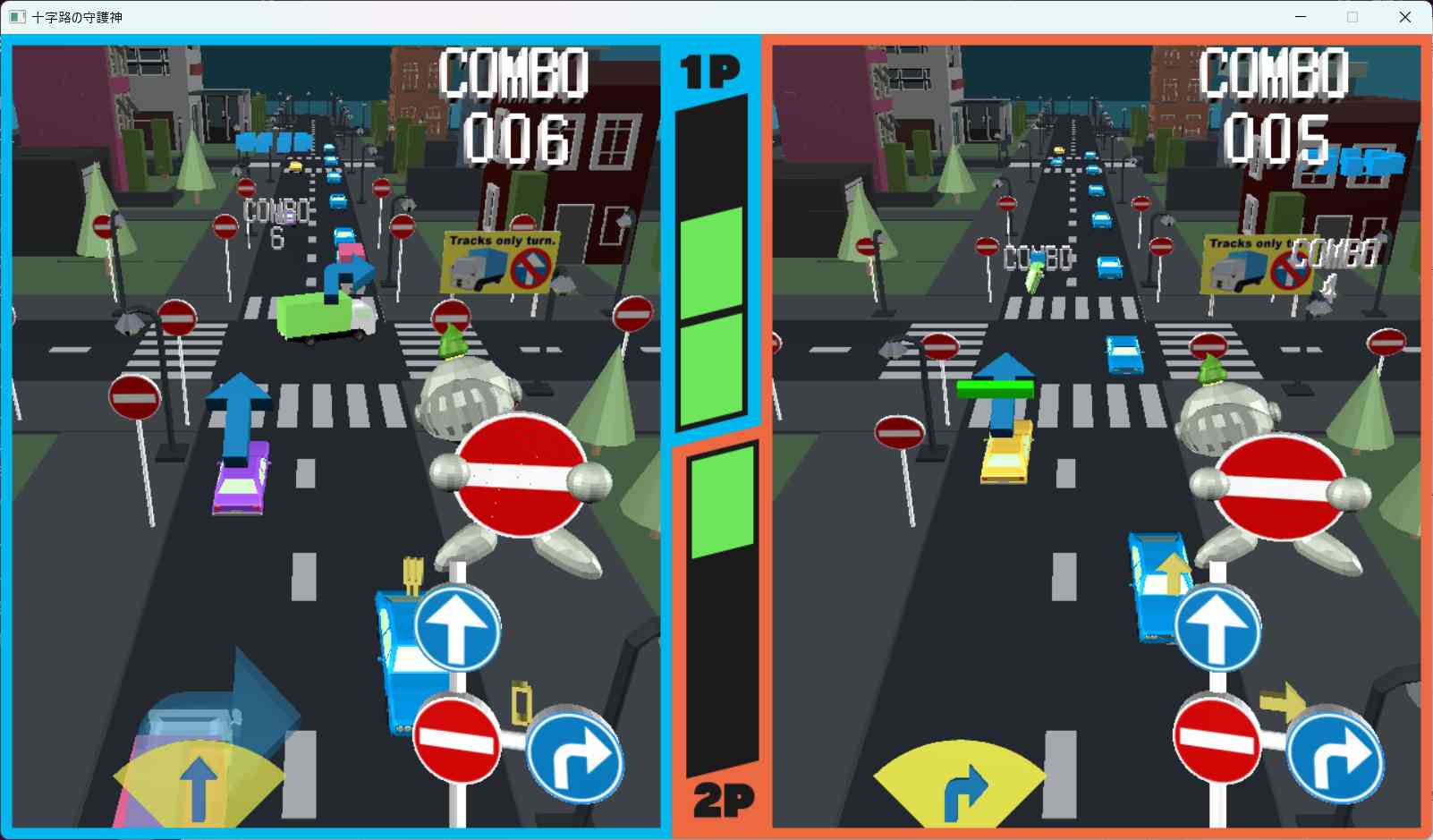This screenshot has width=1433, height=840.
Task: Minimize the game window
Action: click(x=1301, y=17)
